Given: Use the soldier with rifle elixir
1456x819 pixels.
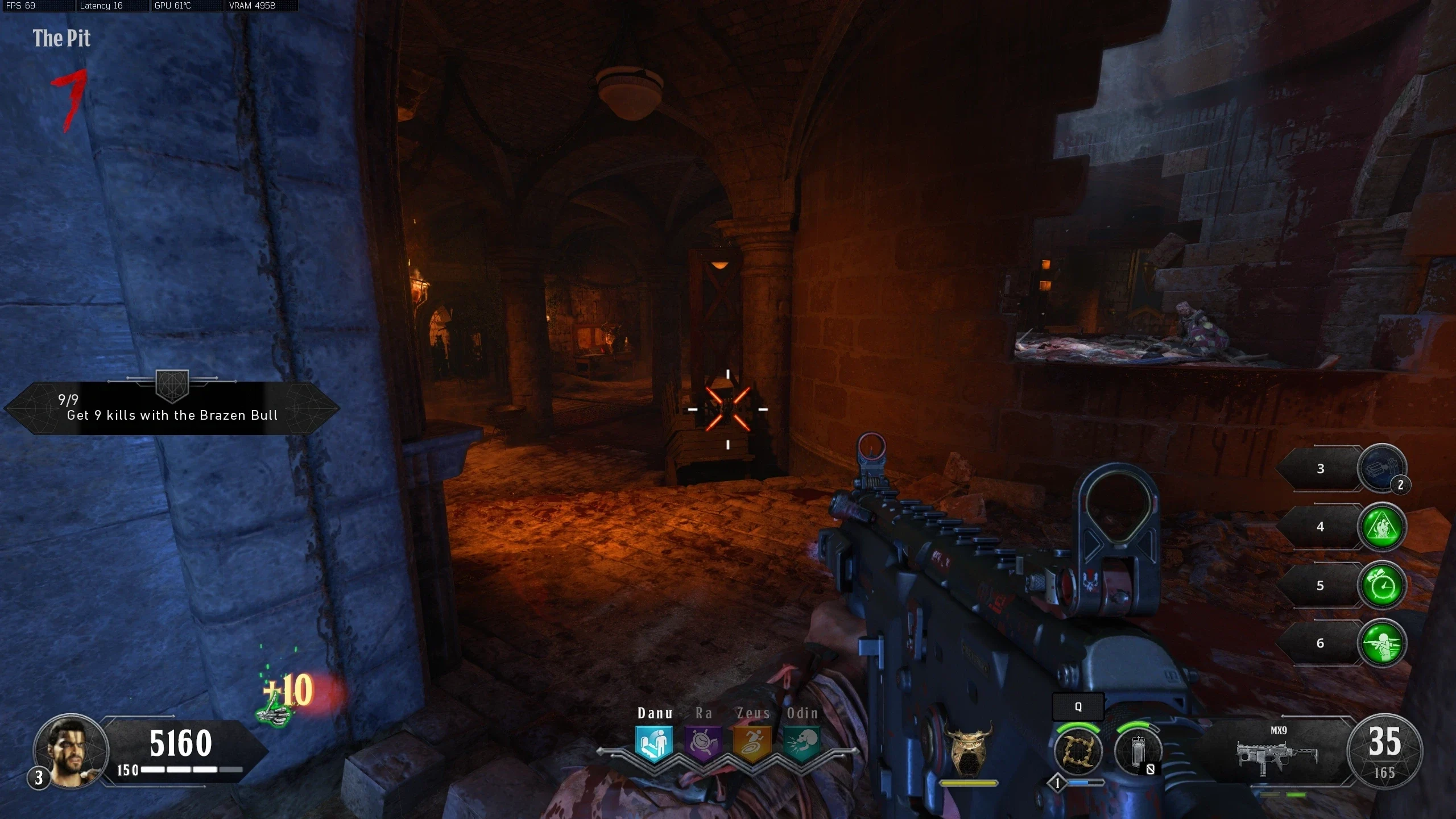Looking at the screenshot, I should tap(1382, 643).
